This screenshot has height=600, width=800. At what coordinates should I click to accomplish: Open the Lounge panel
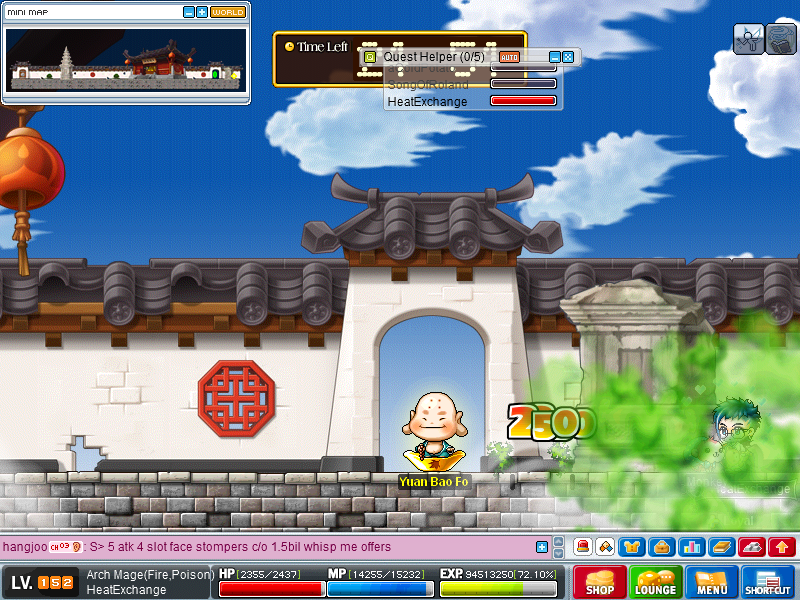click(x=656, y=582)
